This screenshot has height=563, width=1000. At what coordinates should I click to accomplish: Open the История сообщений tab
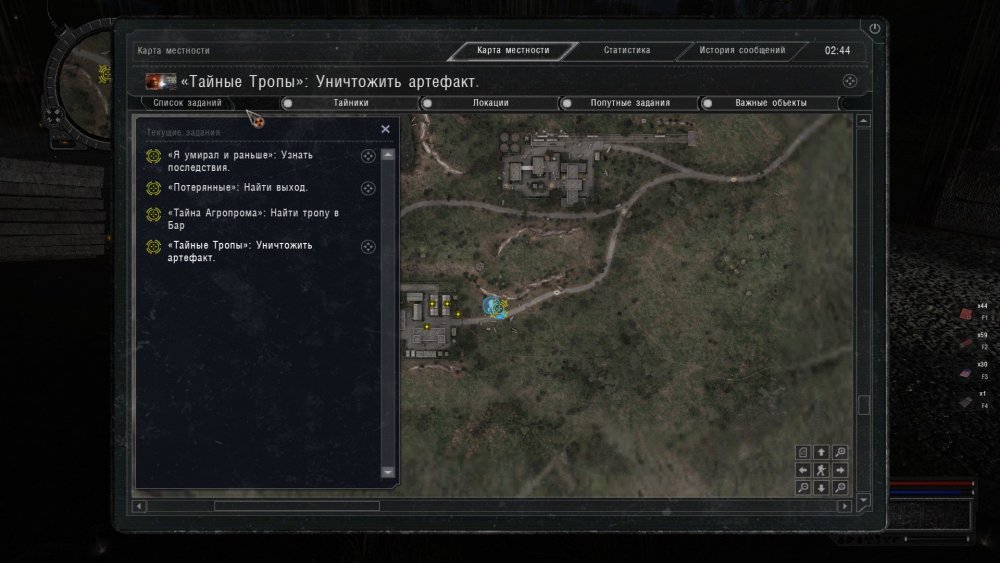tap(742, 50)
